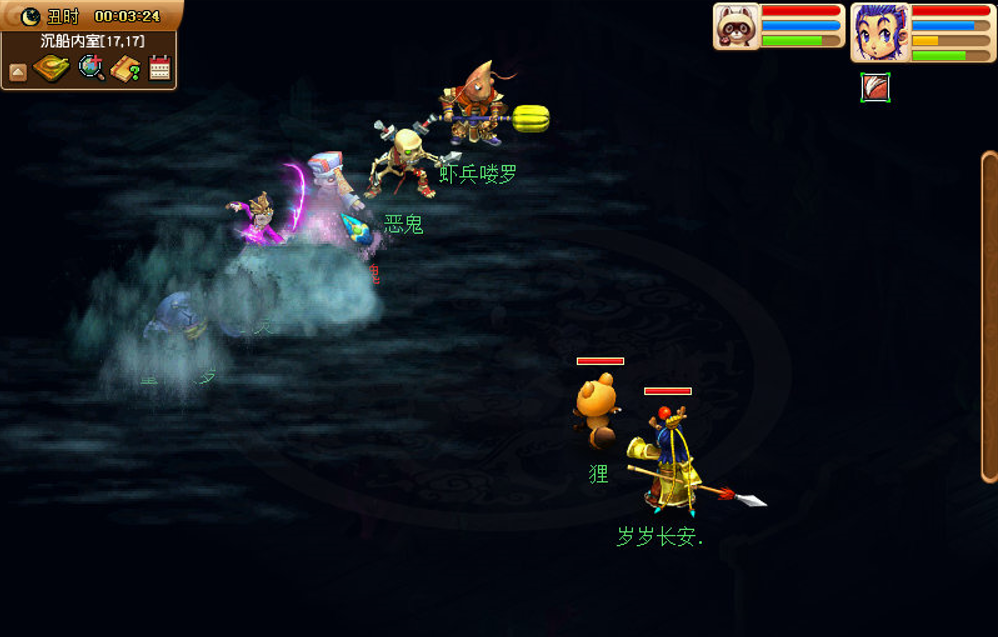Select the claw buff icon under portraits
The width and height of the screenshot is (998, 637).
click(x=875, y=88)
